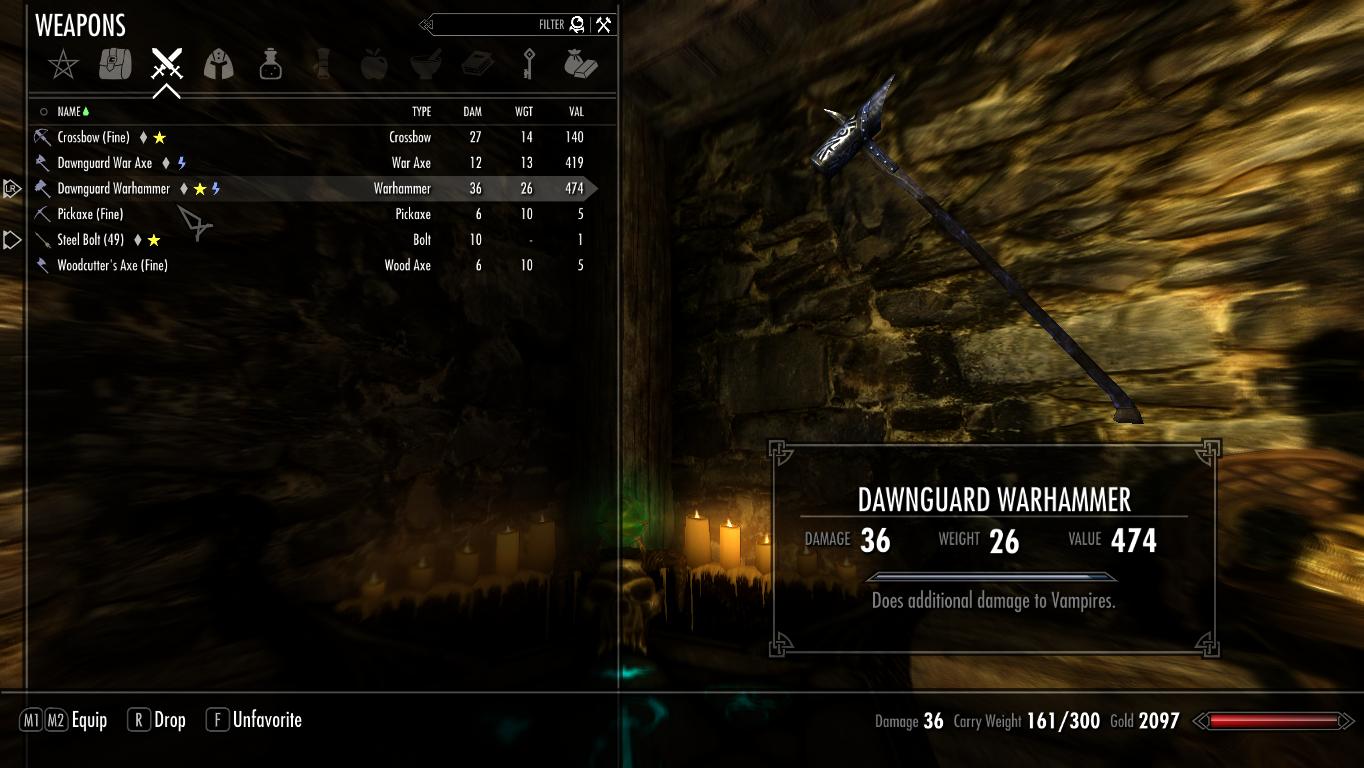
Task: Switch to the Apparel helmet tab
Action: tap(219, 66)
